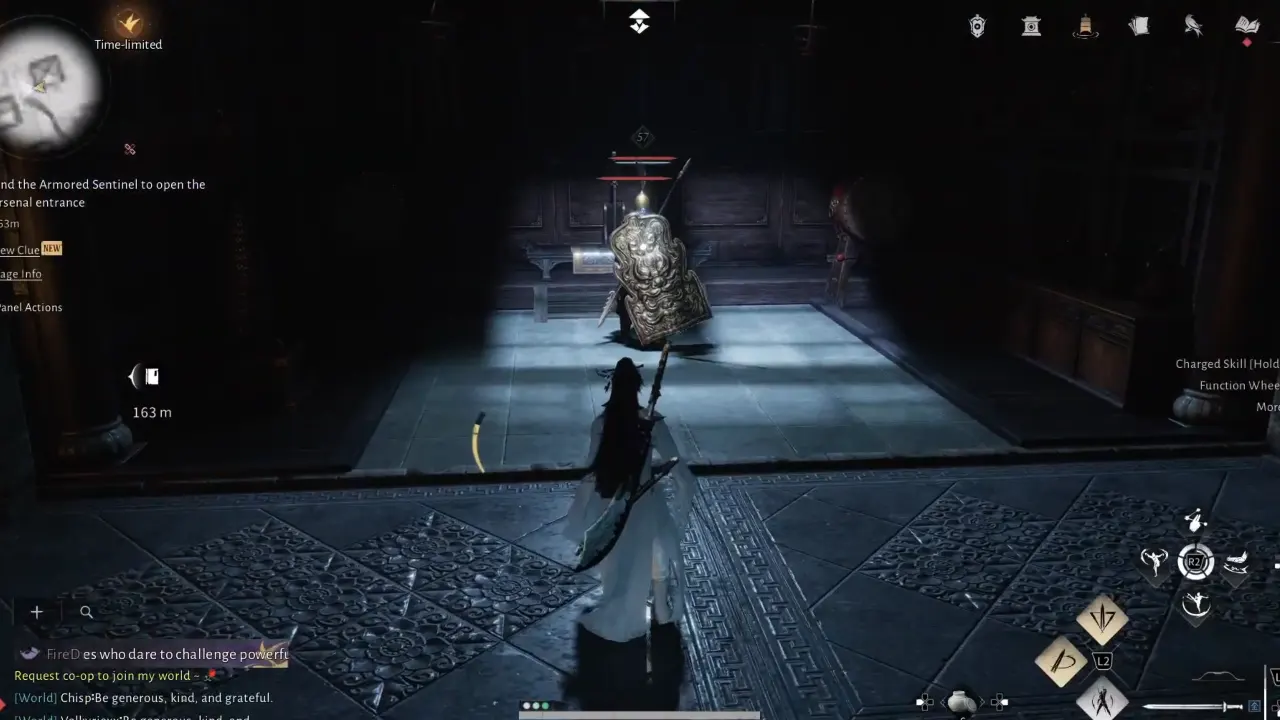
Task: Select the dark slash skill below L2
Action: [1104, 700]
